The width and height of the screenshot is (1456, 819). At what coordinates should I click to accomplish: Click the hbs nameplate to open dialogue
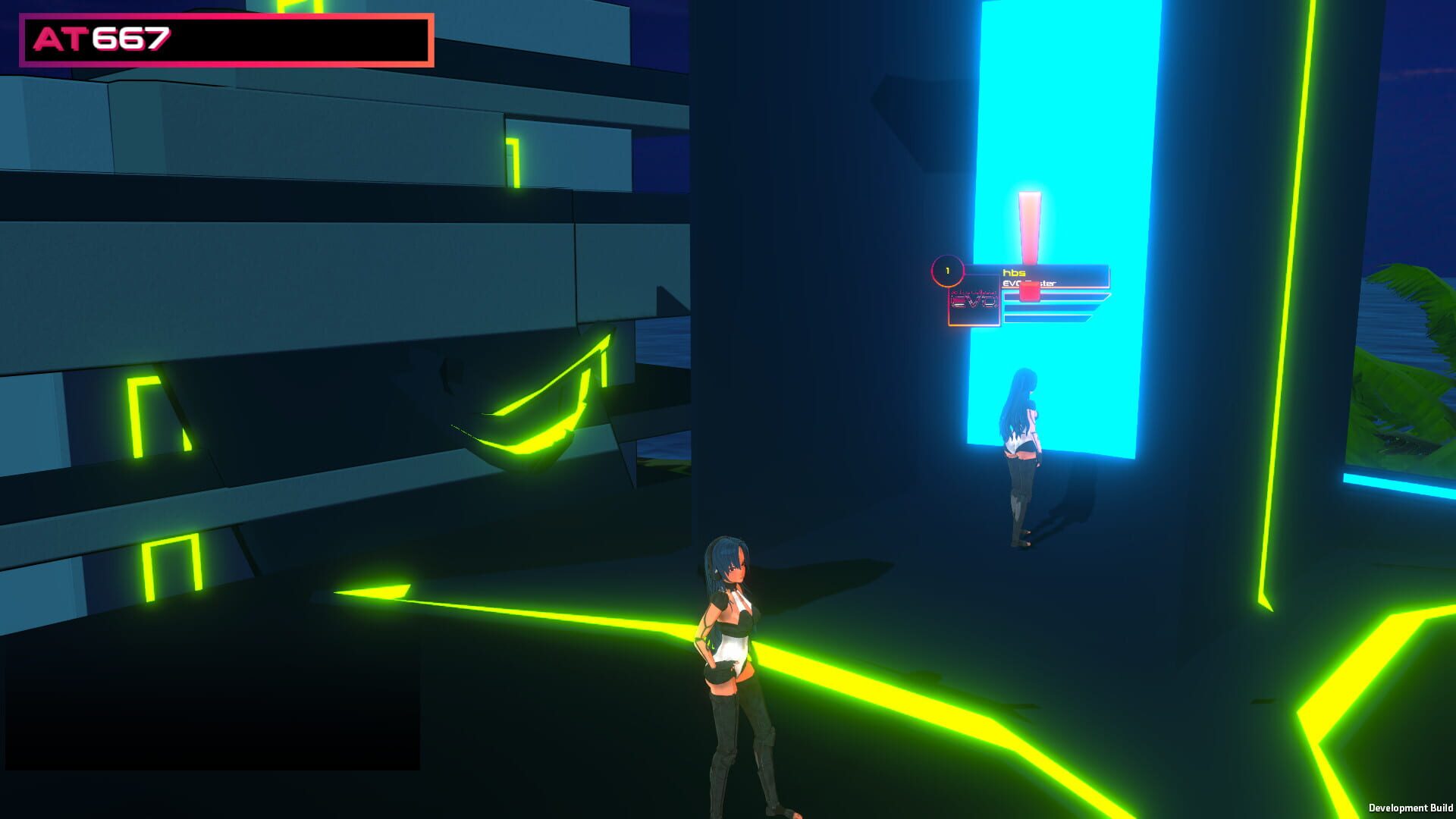pos(1014,271)
